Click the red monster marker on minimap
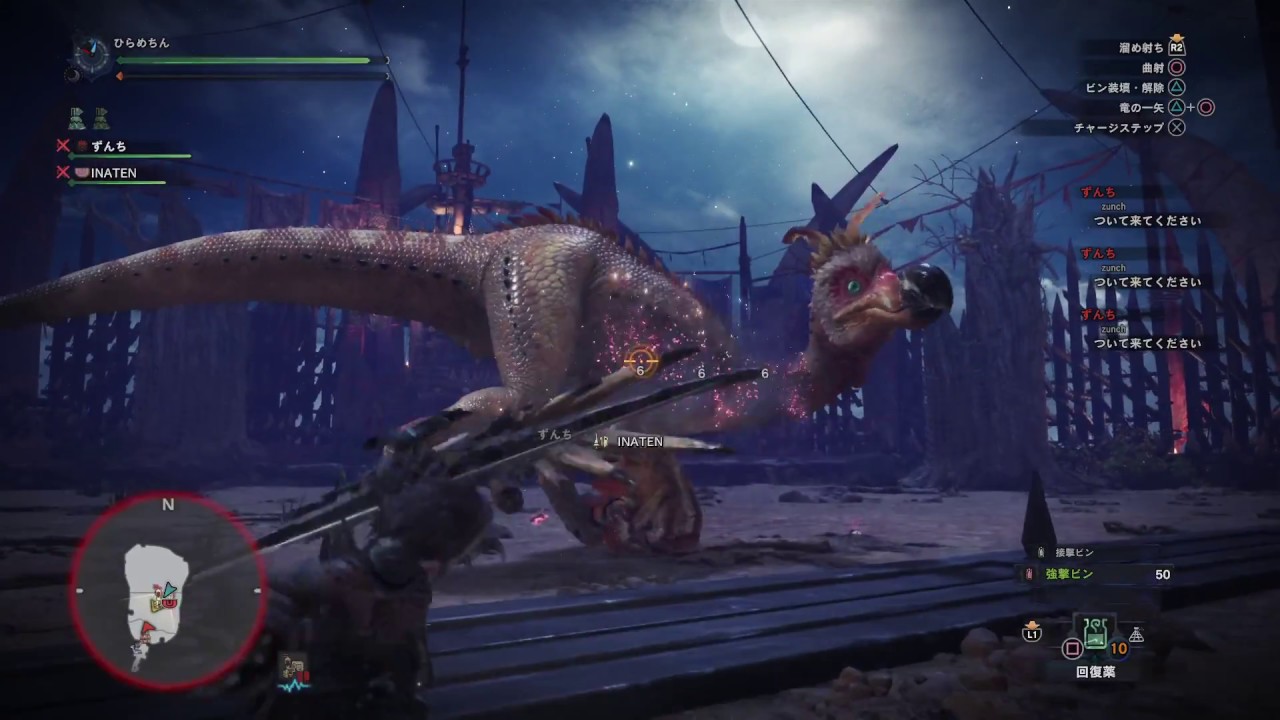Screen dimensions: 1280x720 [168, 601]
